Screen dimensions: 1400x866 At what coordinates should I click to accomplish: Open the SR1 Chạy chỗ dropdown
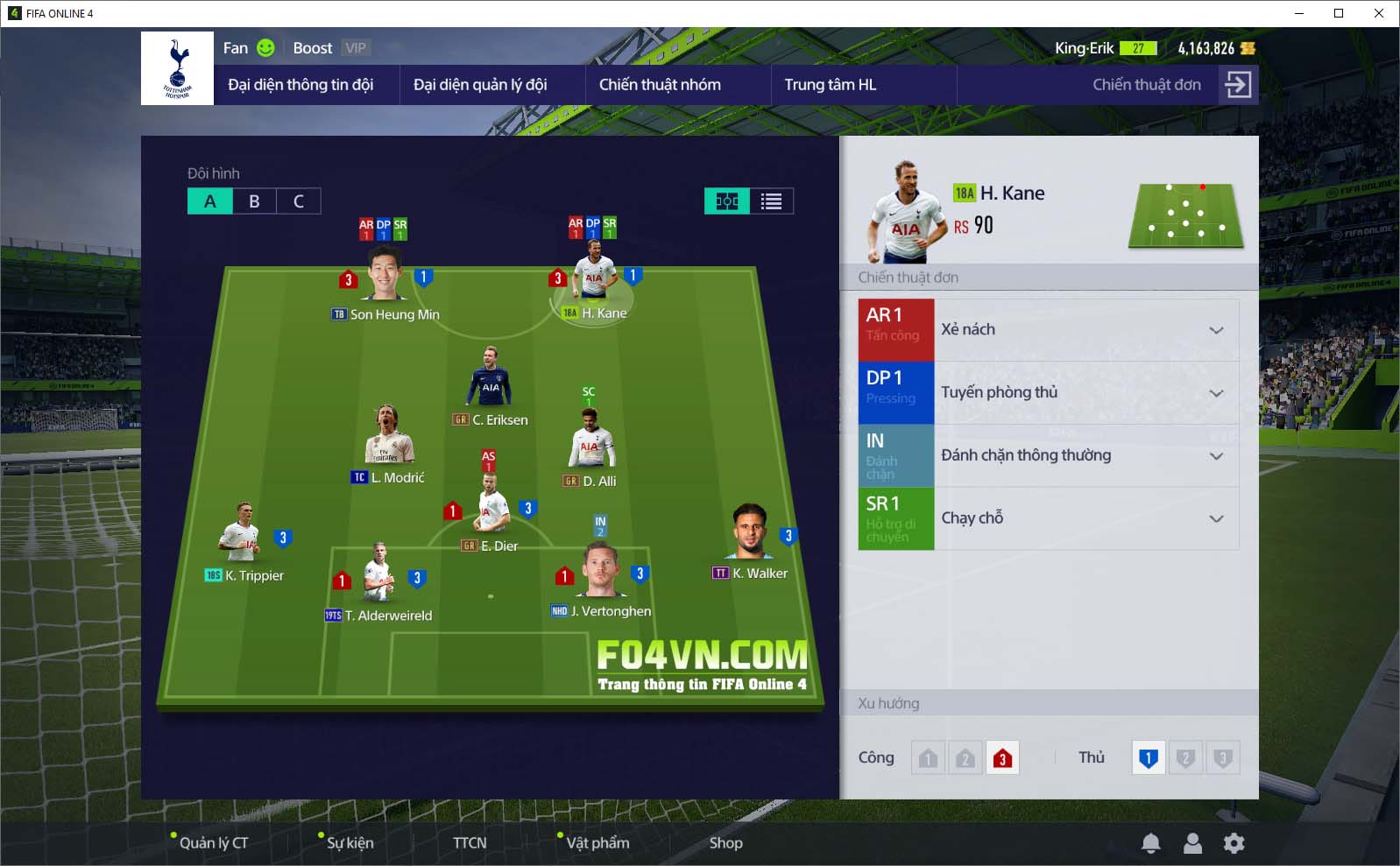1216,519
